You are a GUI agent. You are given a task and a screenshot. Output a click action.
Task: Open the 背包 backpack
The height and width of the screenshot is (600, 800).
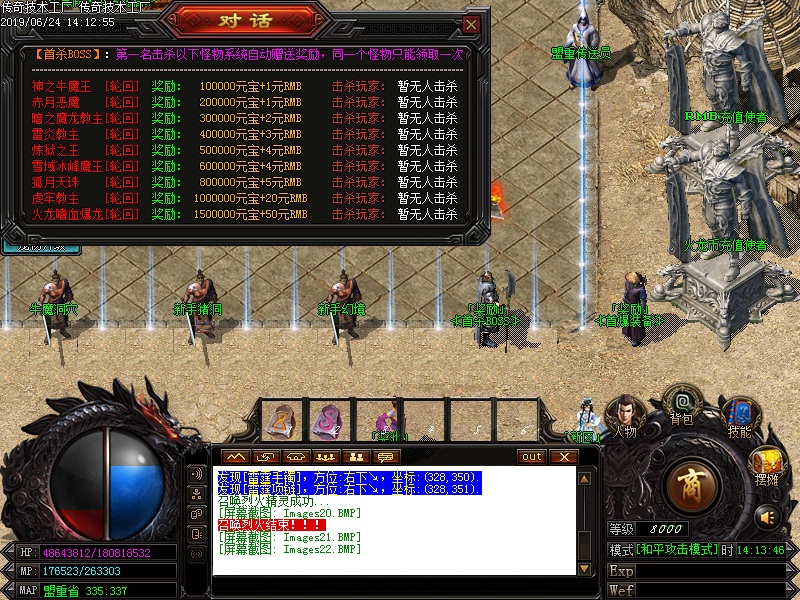(x=682, y=401)
